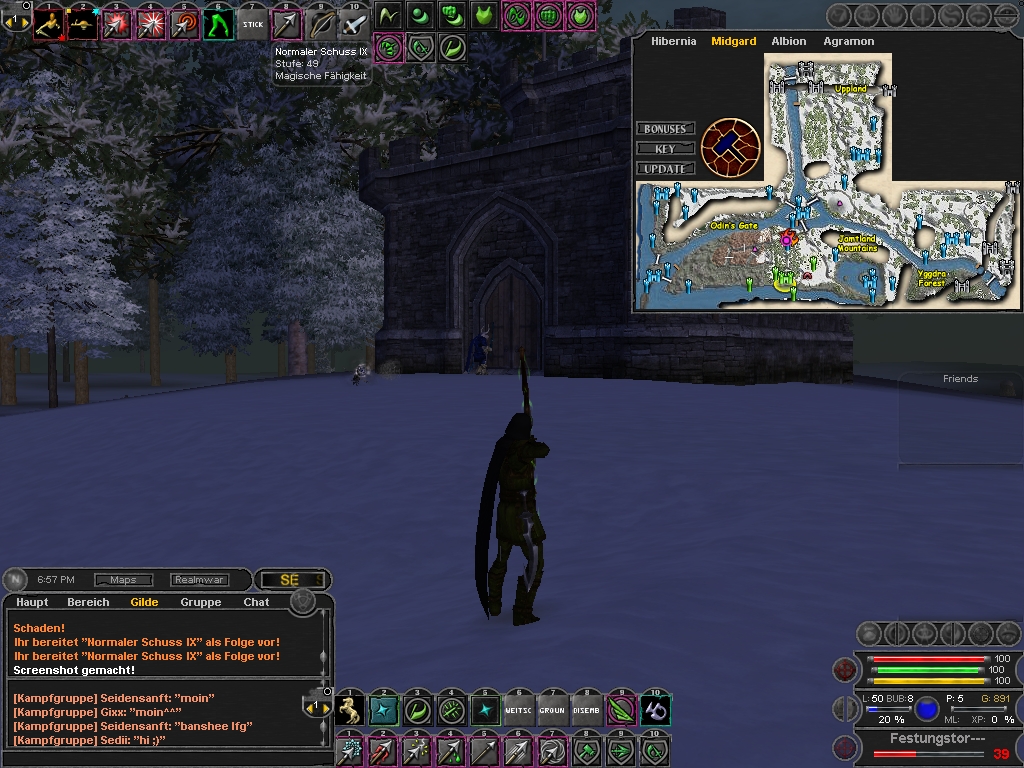Activate the sword icon hotbar slot

click(x=354, y=24)
